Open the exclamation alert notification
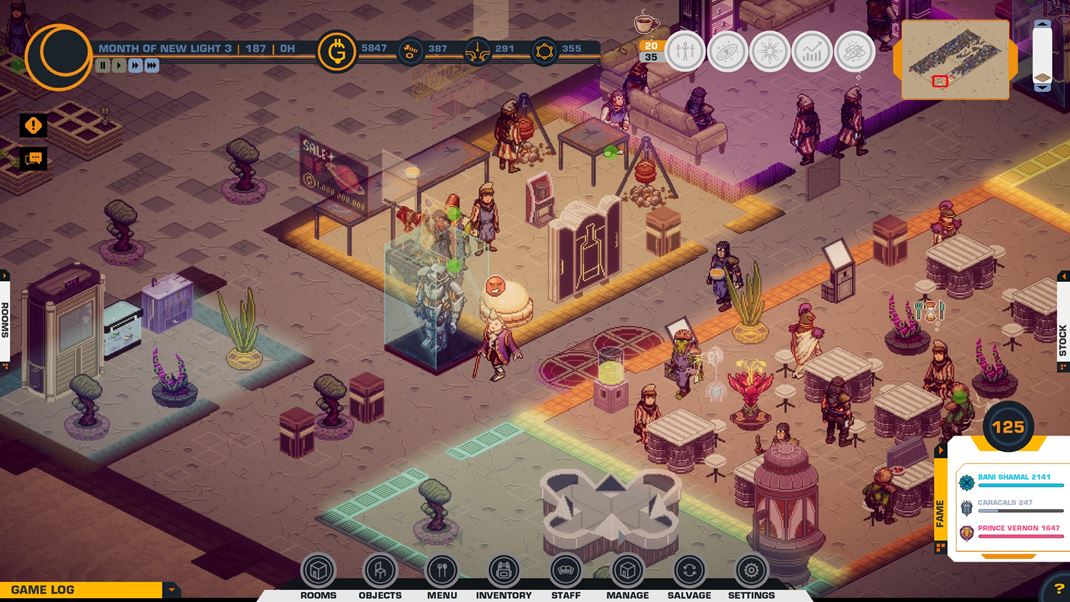Image resolution: width=1070 pixels, height=602 pixels. click(x=33, y=125)
